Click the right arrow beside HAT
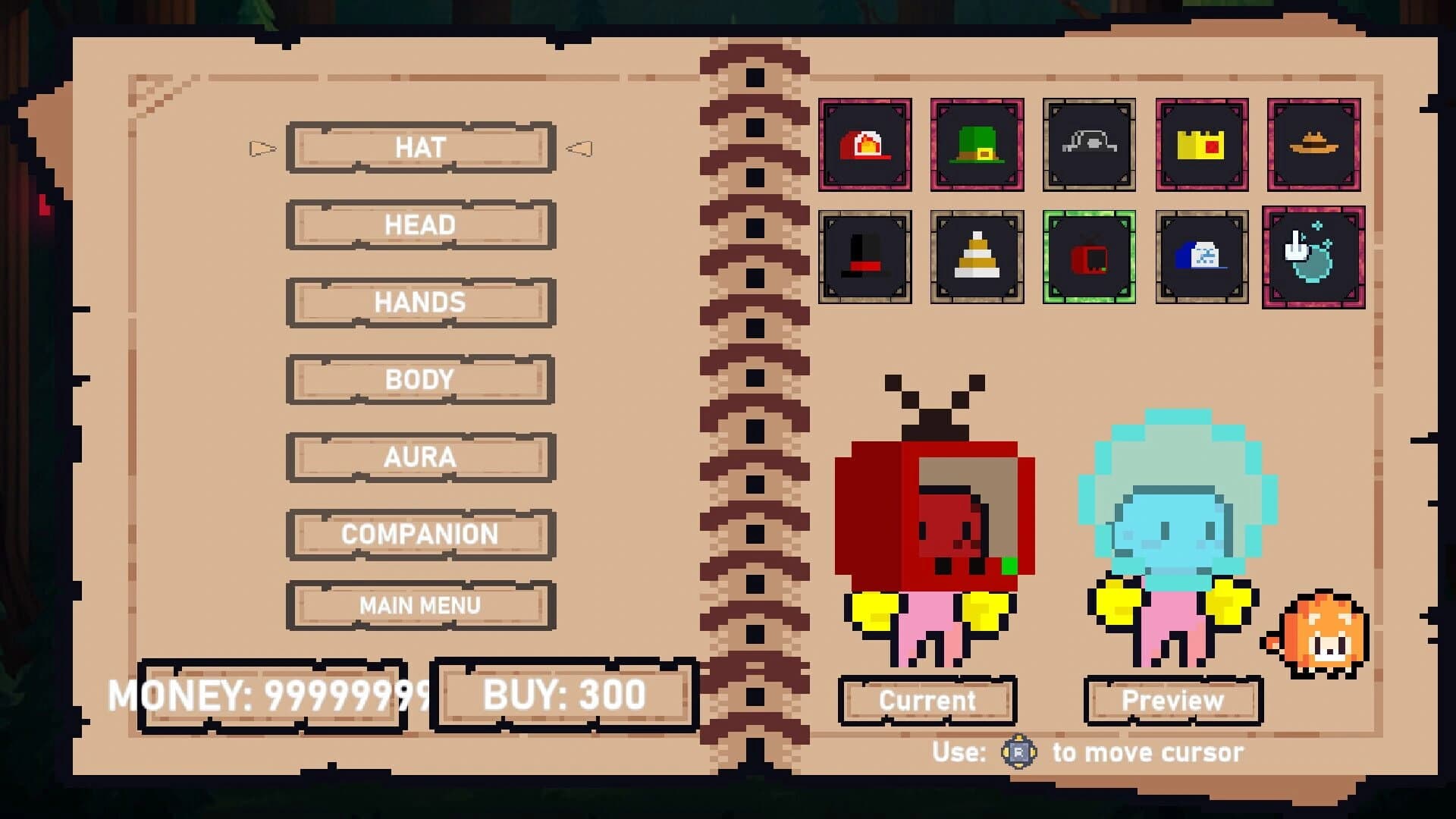Screen dimensions: 1456x819 [579, 148]
